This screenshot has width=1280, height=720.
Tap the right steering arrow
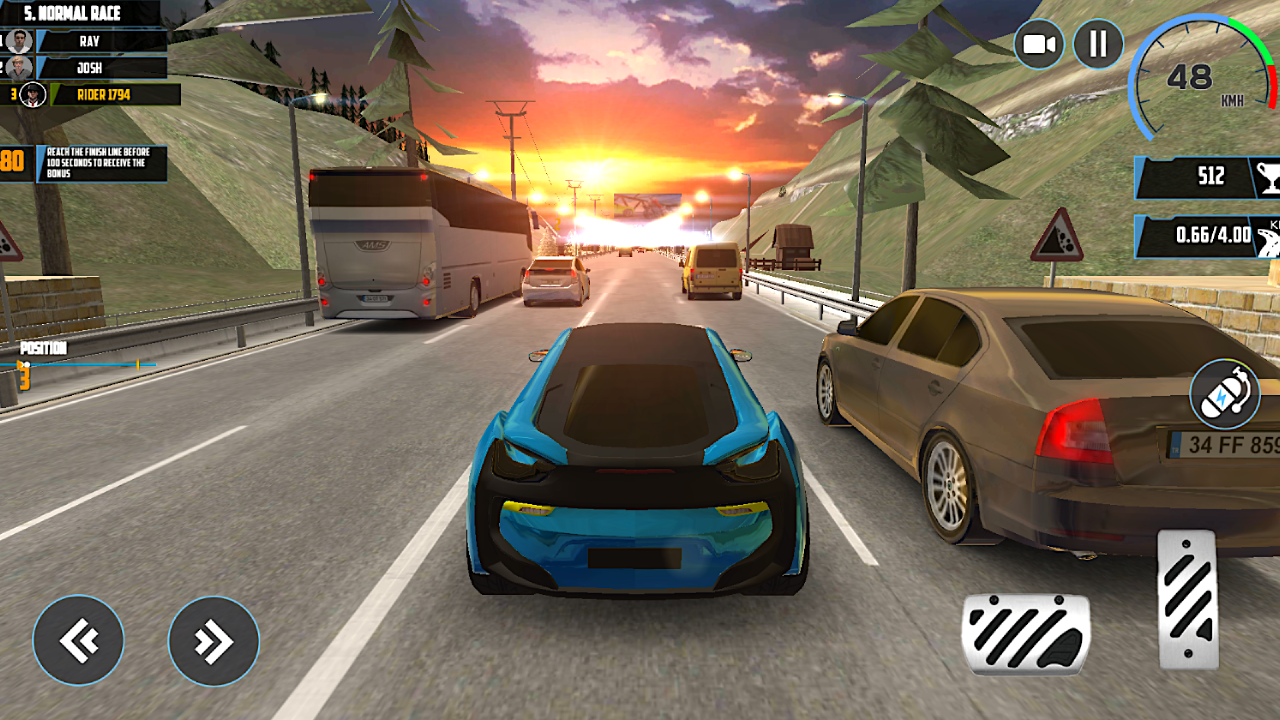point(213,641)
